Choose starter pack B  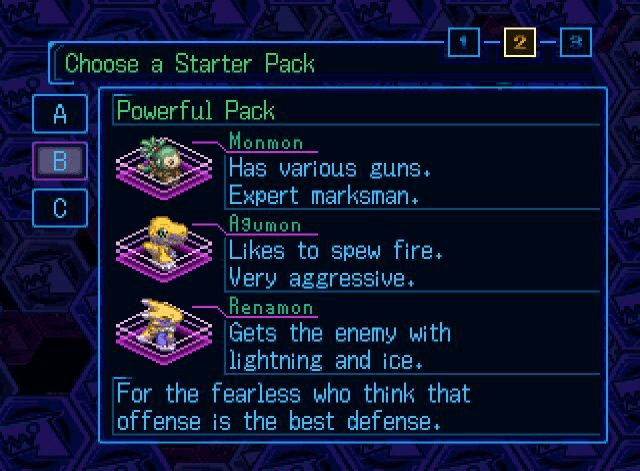60,161
